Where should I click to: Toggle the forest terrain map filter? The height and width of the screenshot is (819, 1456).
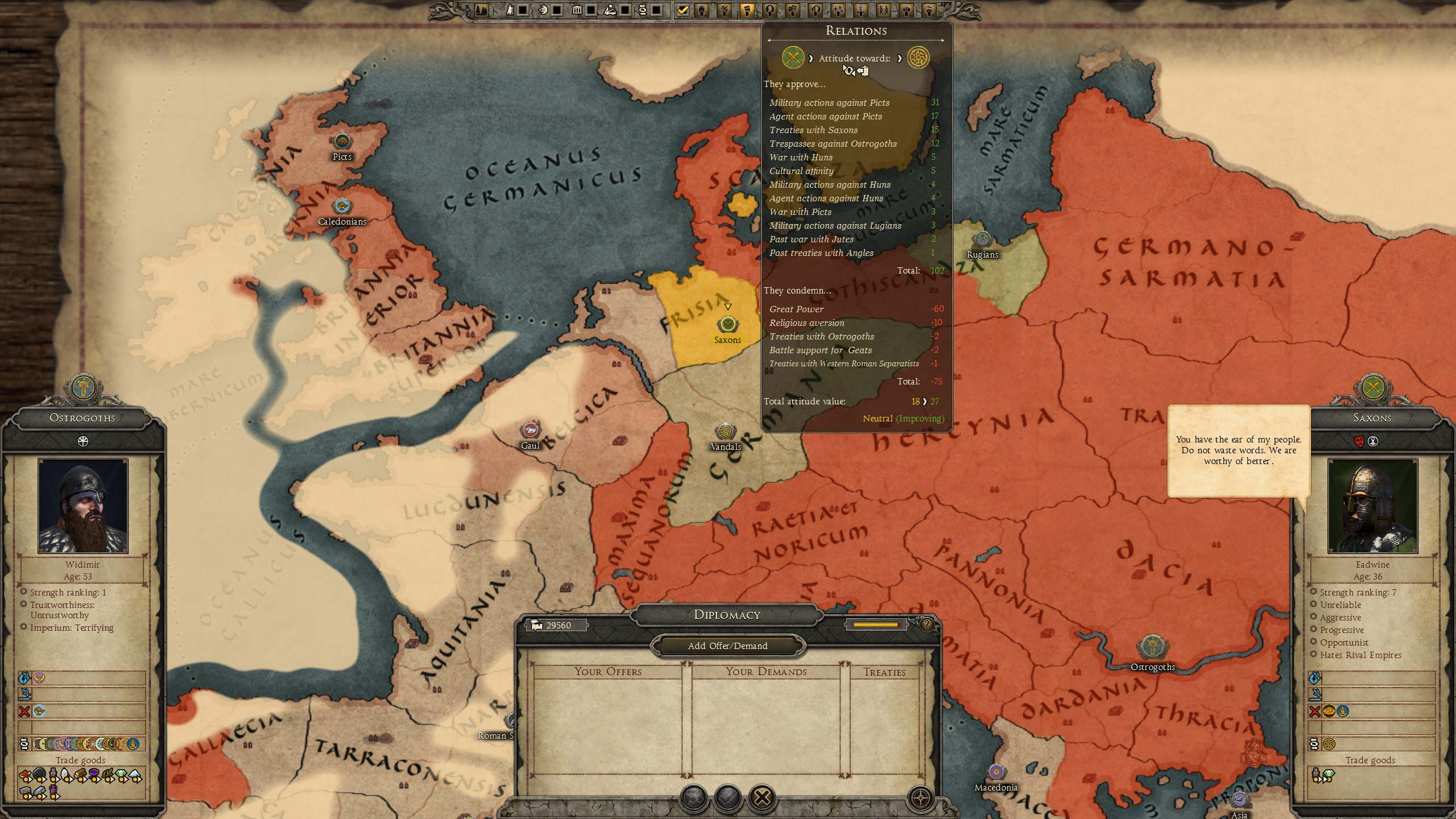pos(481,10)
